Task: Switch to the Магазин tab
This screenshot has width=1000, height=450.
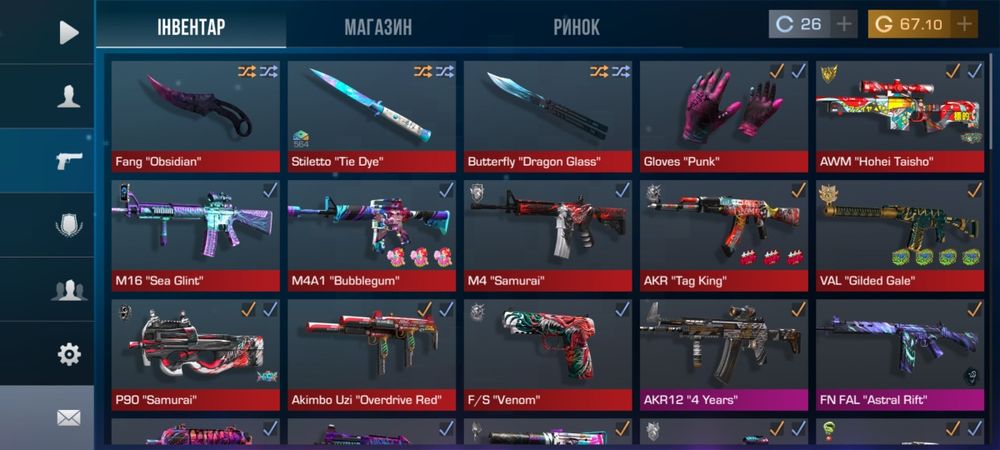Action: click(x=378, y=27)
